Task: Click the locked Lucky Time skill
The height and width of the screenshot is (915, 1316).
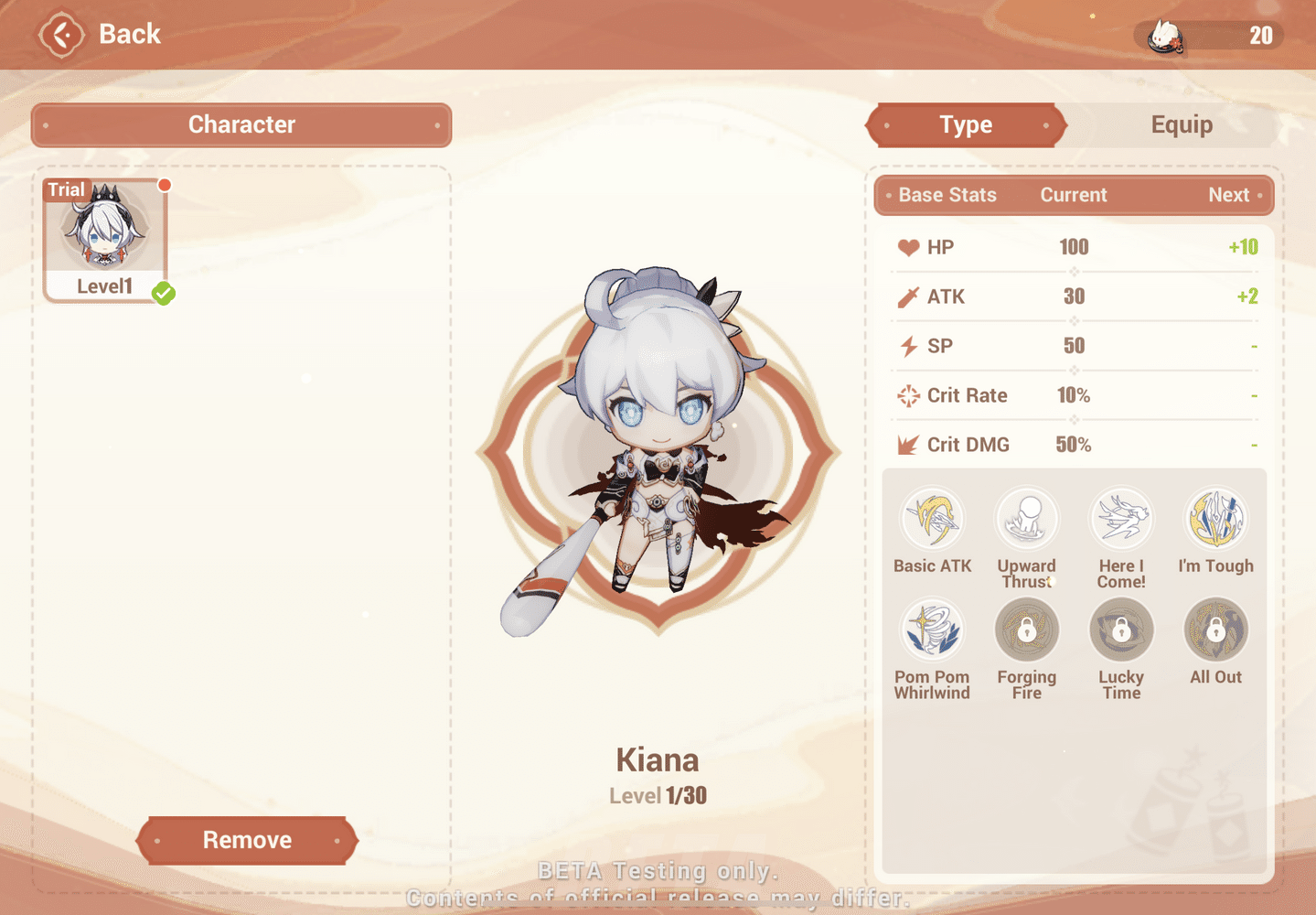Action: tap(1120, 630)
